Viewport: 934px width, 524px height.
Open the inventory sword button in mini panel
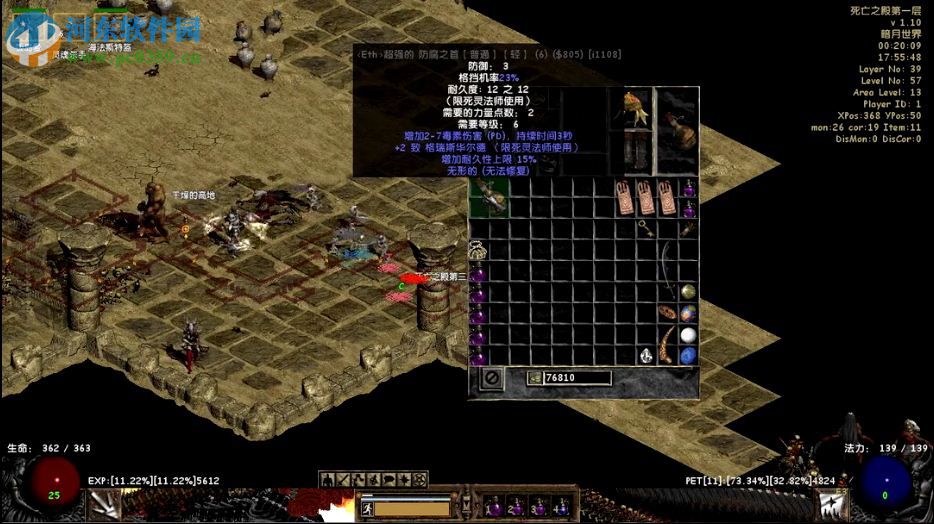[x=343, y=481]
